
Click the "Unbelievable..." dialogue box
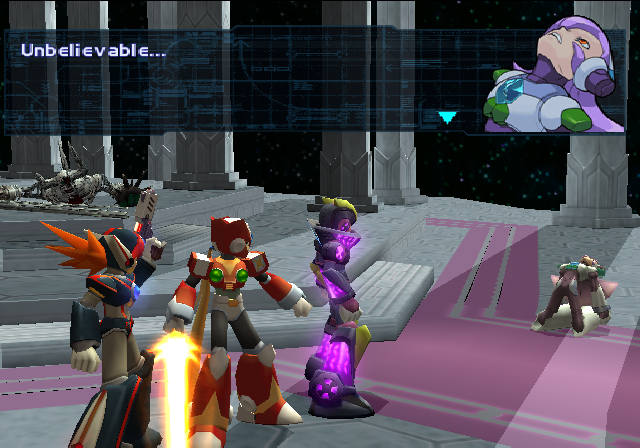(240, 80)
